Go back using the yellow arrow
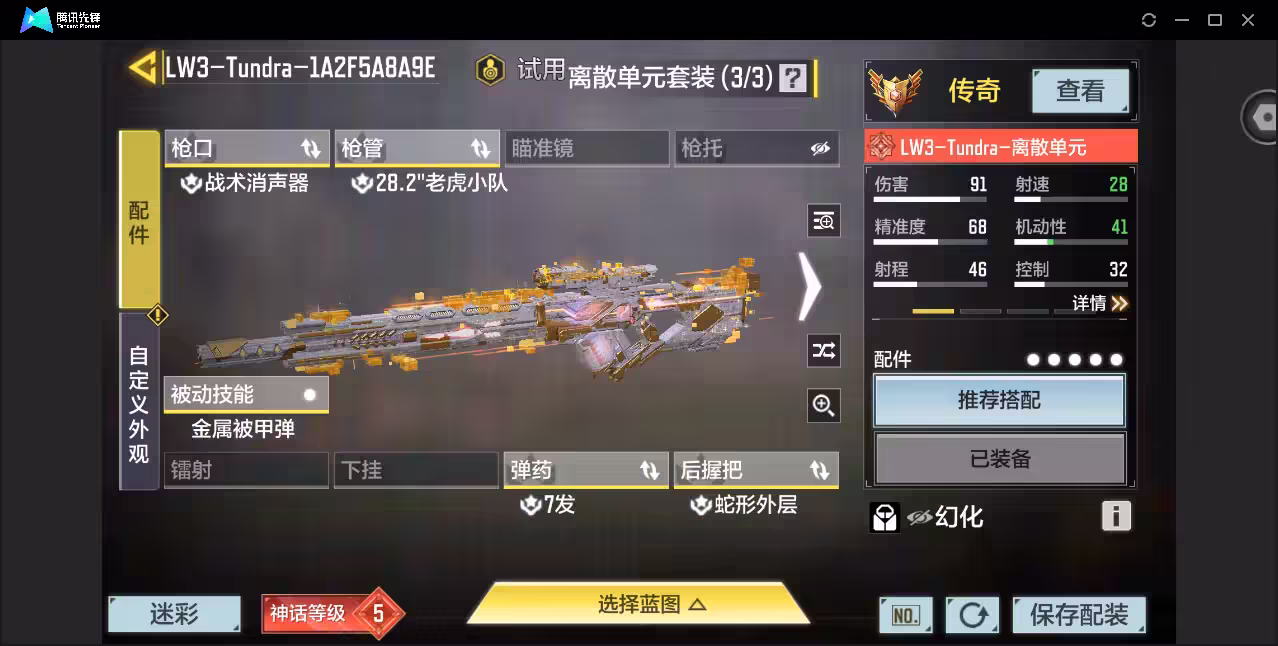The width and height of the screenshot is (1278, 646). [143, 68]
